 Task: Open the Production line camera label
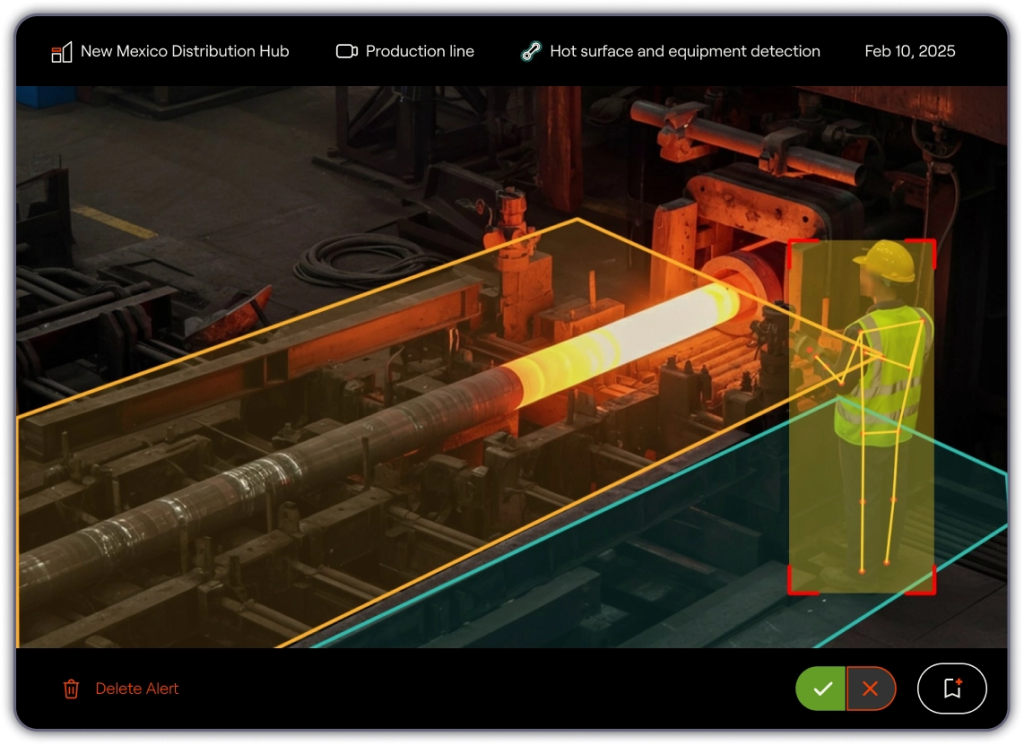coord(405,51)
